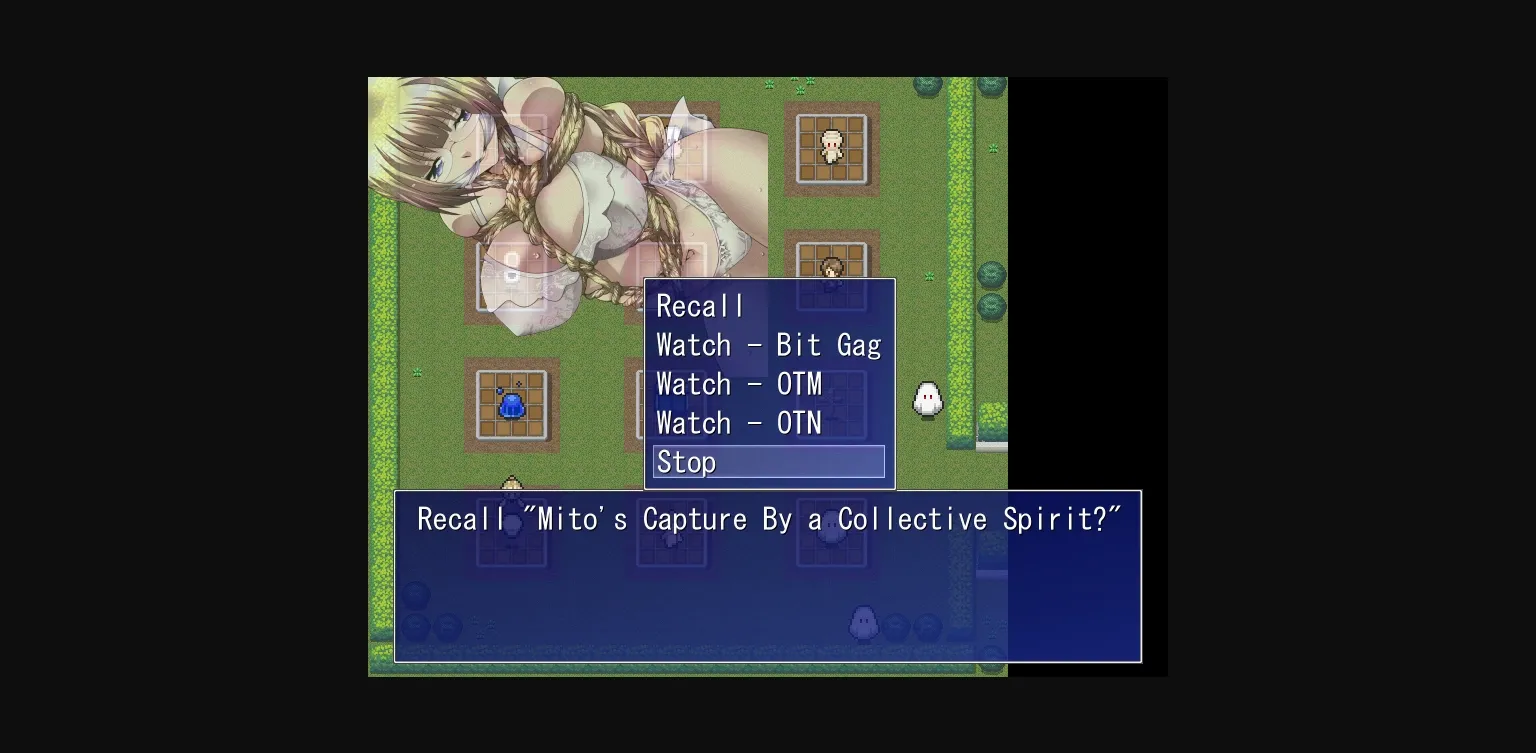Choose Watch - OTM from the list
This screenshot has height=753, width=1536.
click(x=739, y=384)
